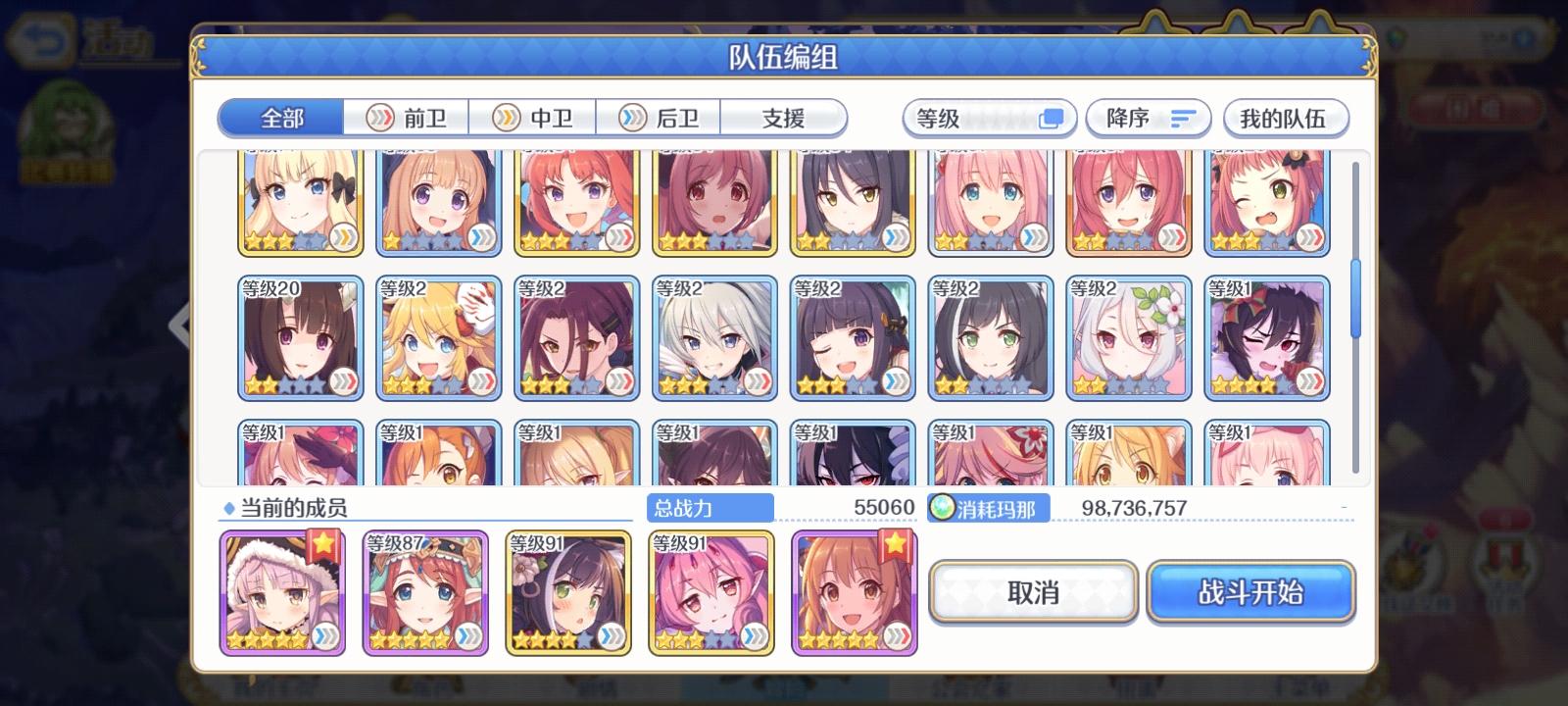Select the 等级20 character thumbnail
The width and height of the screenshot is (1568, 706).
click(301, 338)
